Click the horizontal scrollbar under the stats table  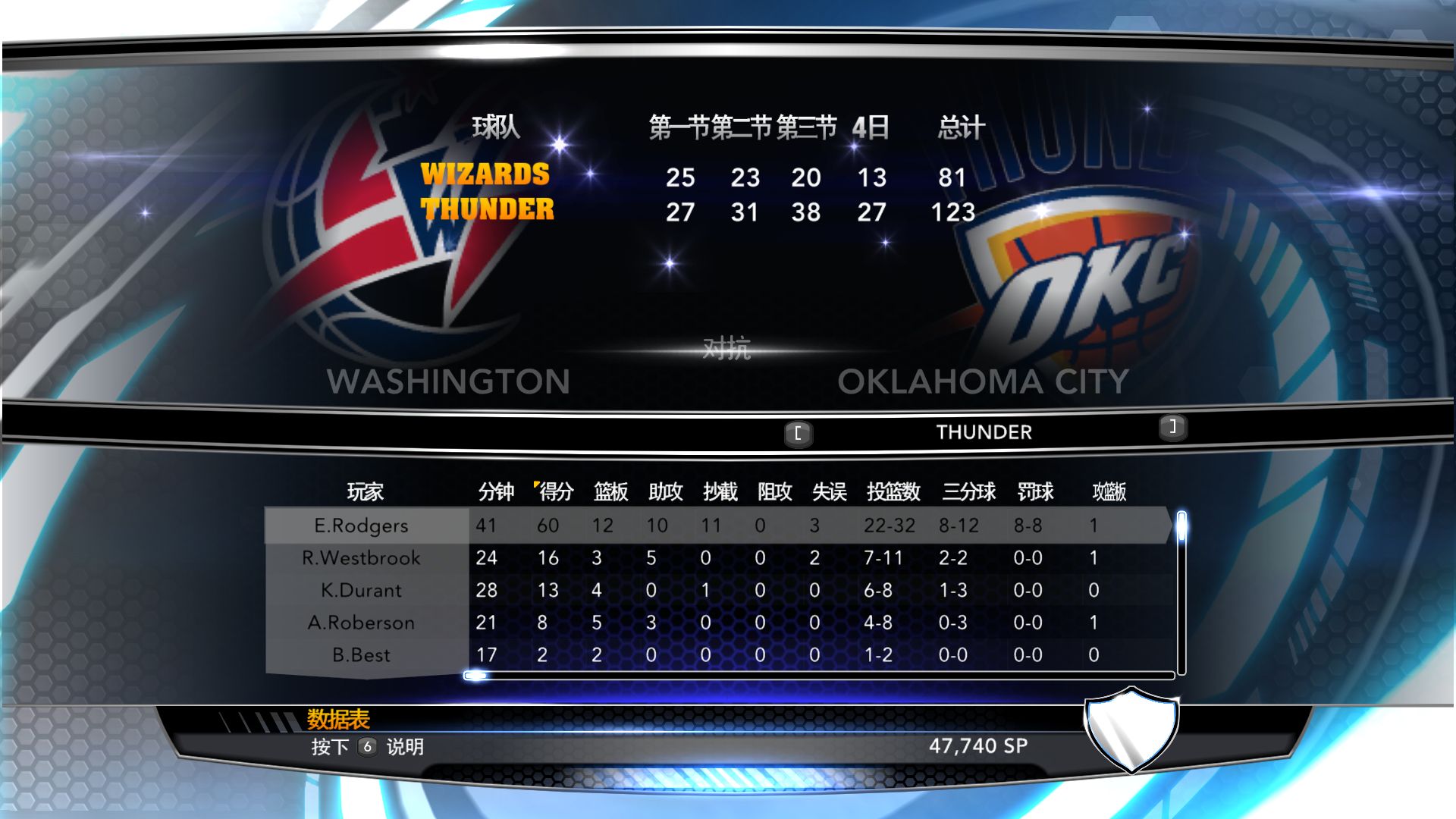(x=819, y=675)
